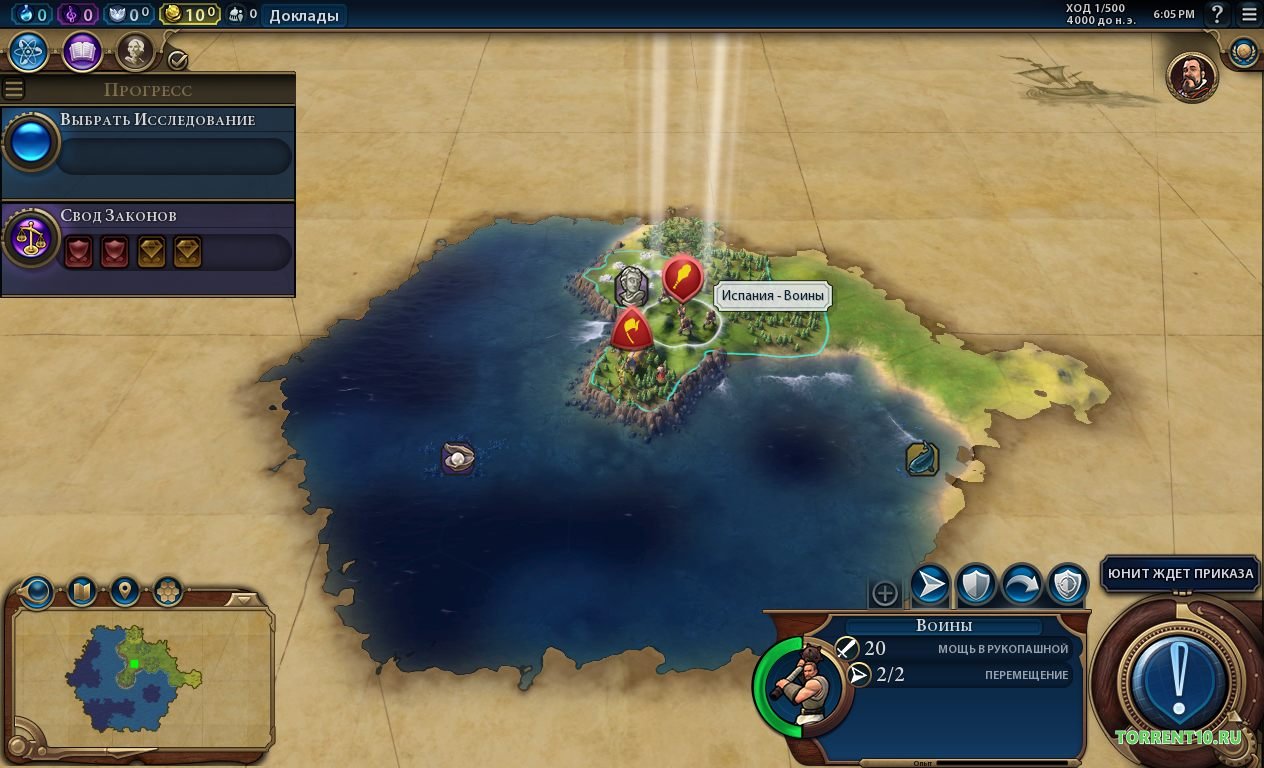This screenshot has width=1264, height=768.
Task: Open the civics tree book icon
Action: point(82,52)
